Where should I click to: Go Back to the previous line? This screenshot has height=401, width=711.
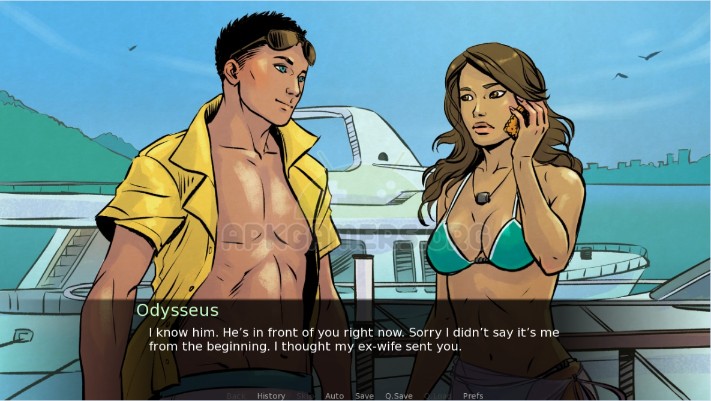click(237, 396)
